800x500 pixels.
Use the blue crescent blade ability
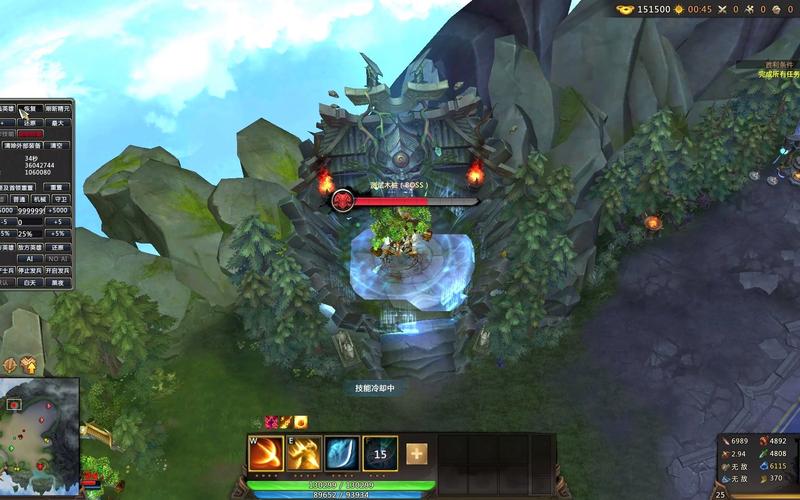tap(341, 453)
